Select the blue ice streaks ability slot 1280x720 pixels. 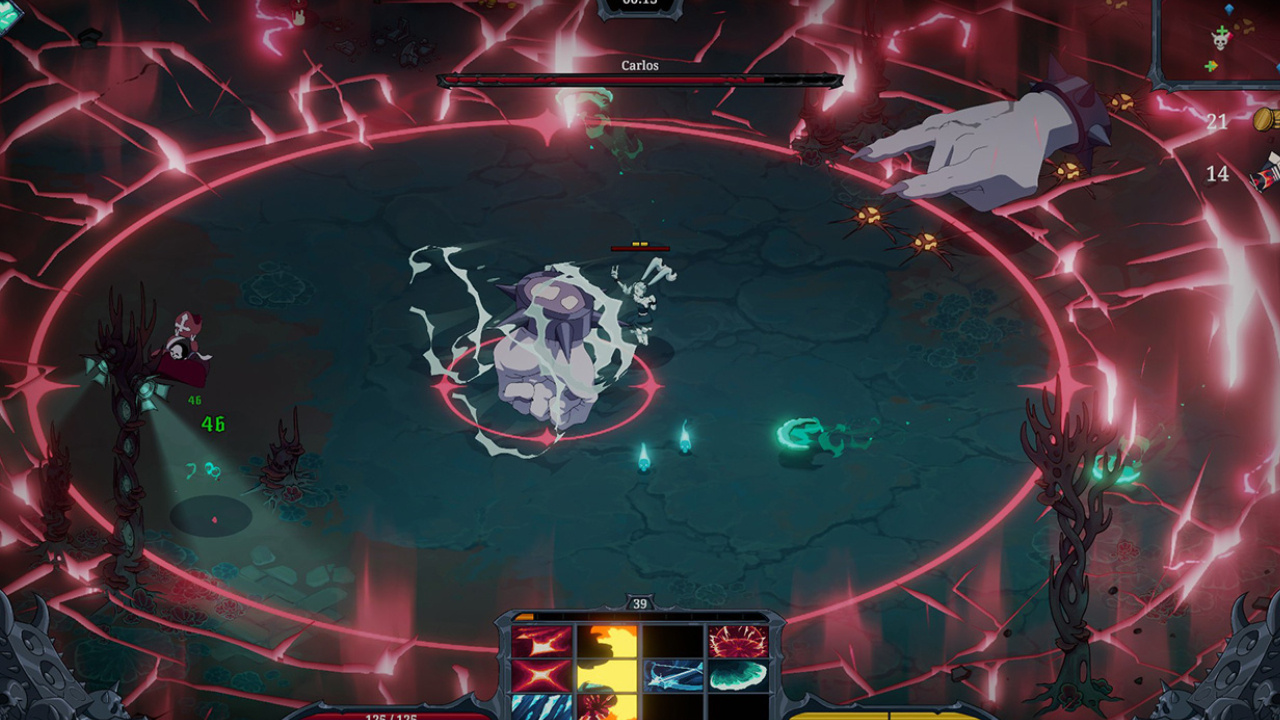[x=541, y=706]
